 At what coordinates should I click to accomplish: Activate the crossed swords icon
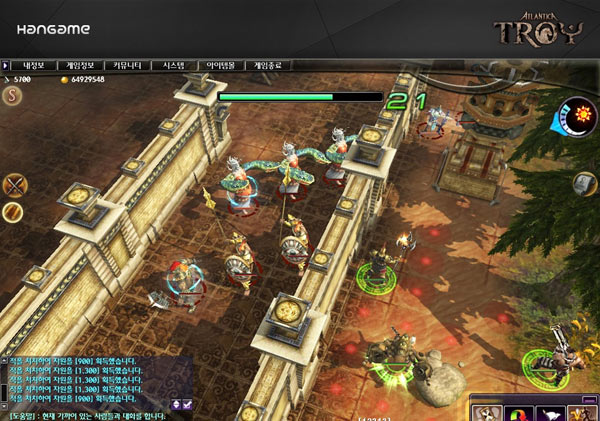pyautogui.click(x=14, y=185)
